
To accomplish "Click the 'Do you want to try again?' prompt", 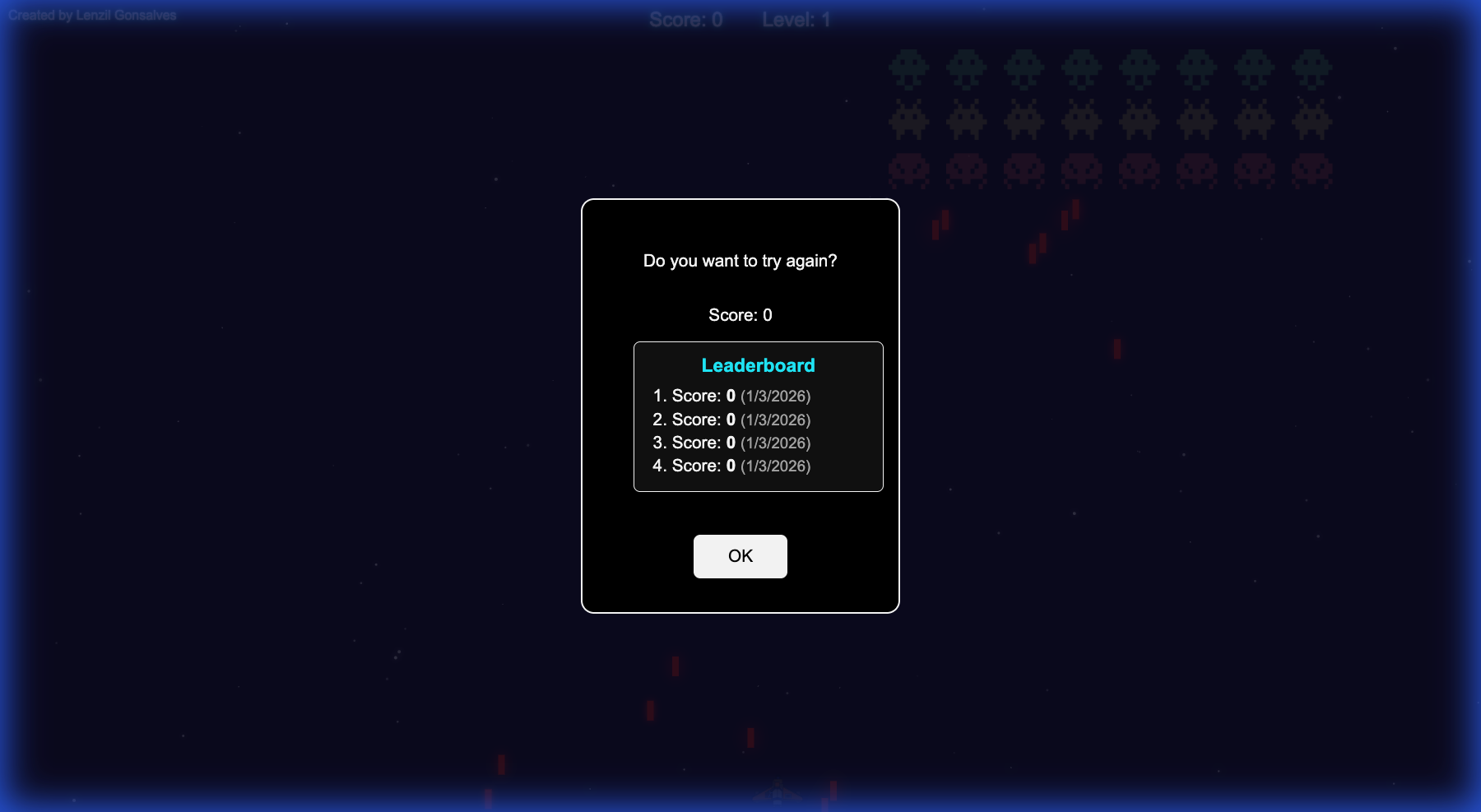I will click(740, 260).
